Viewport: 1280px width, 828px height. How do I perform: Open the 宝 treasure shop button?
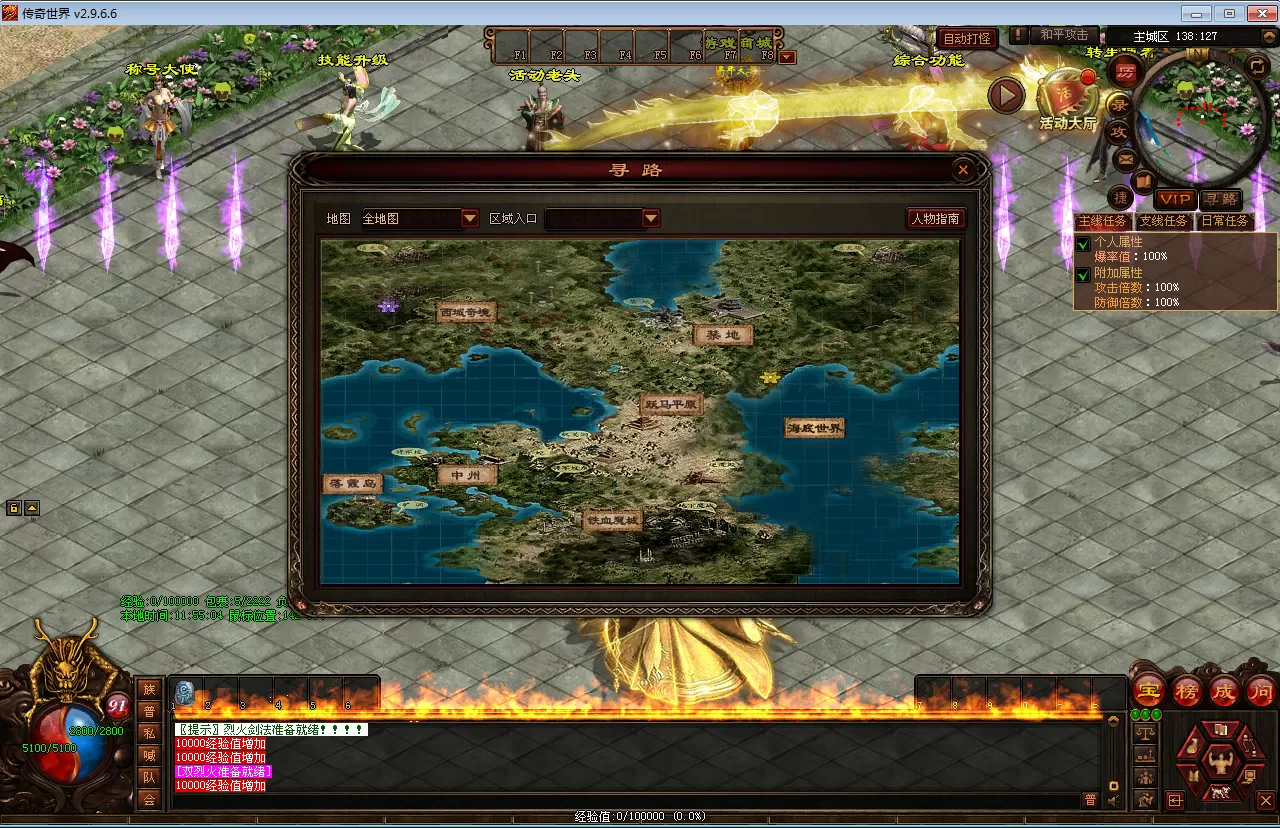pyautogui.click(x=1150, y=690)
